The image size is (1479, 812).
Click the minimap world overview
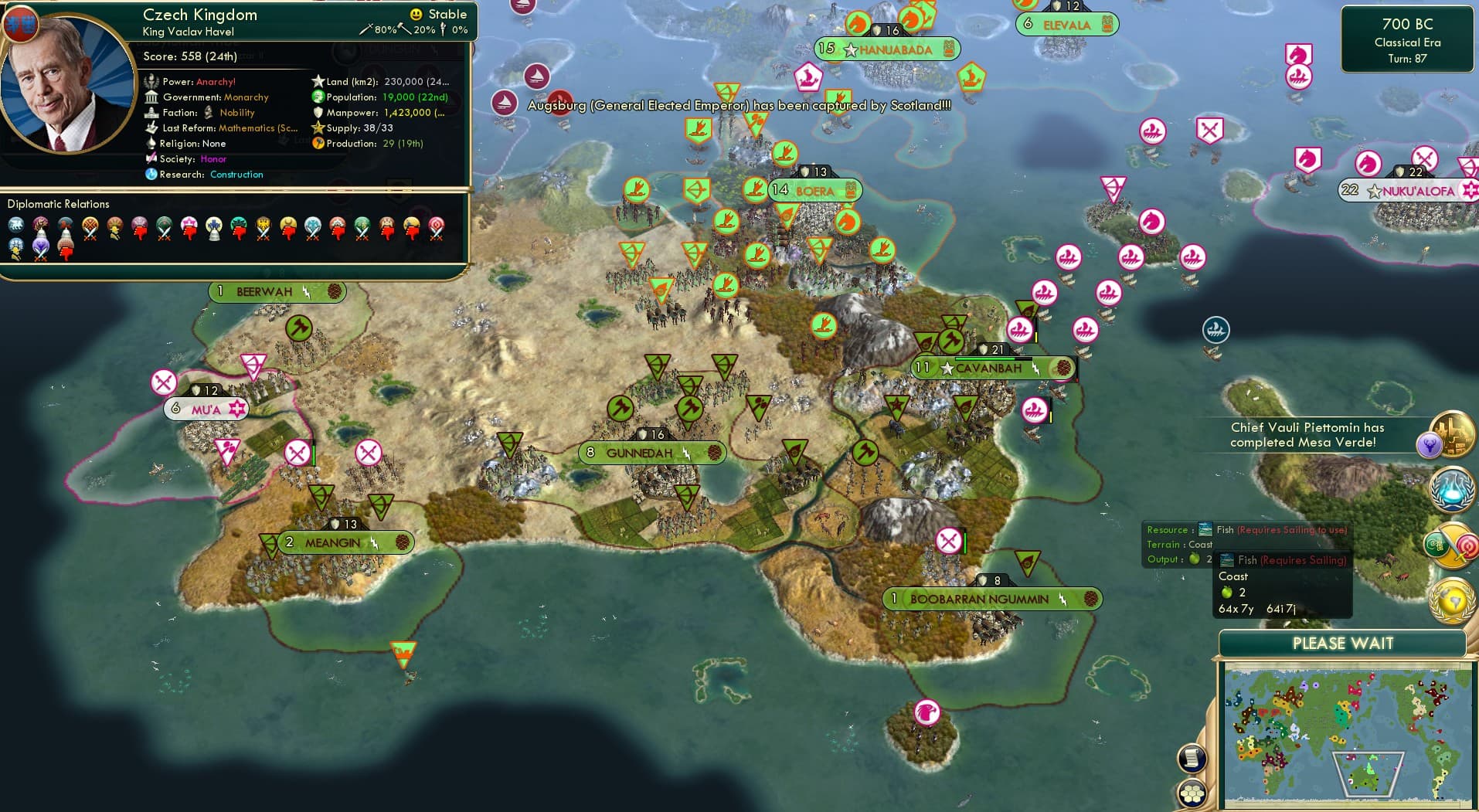(1347, 735)
